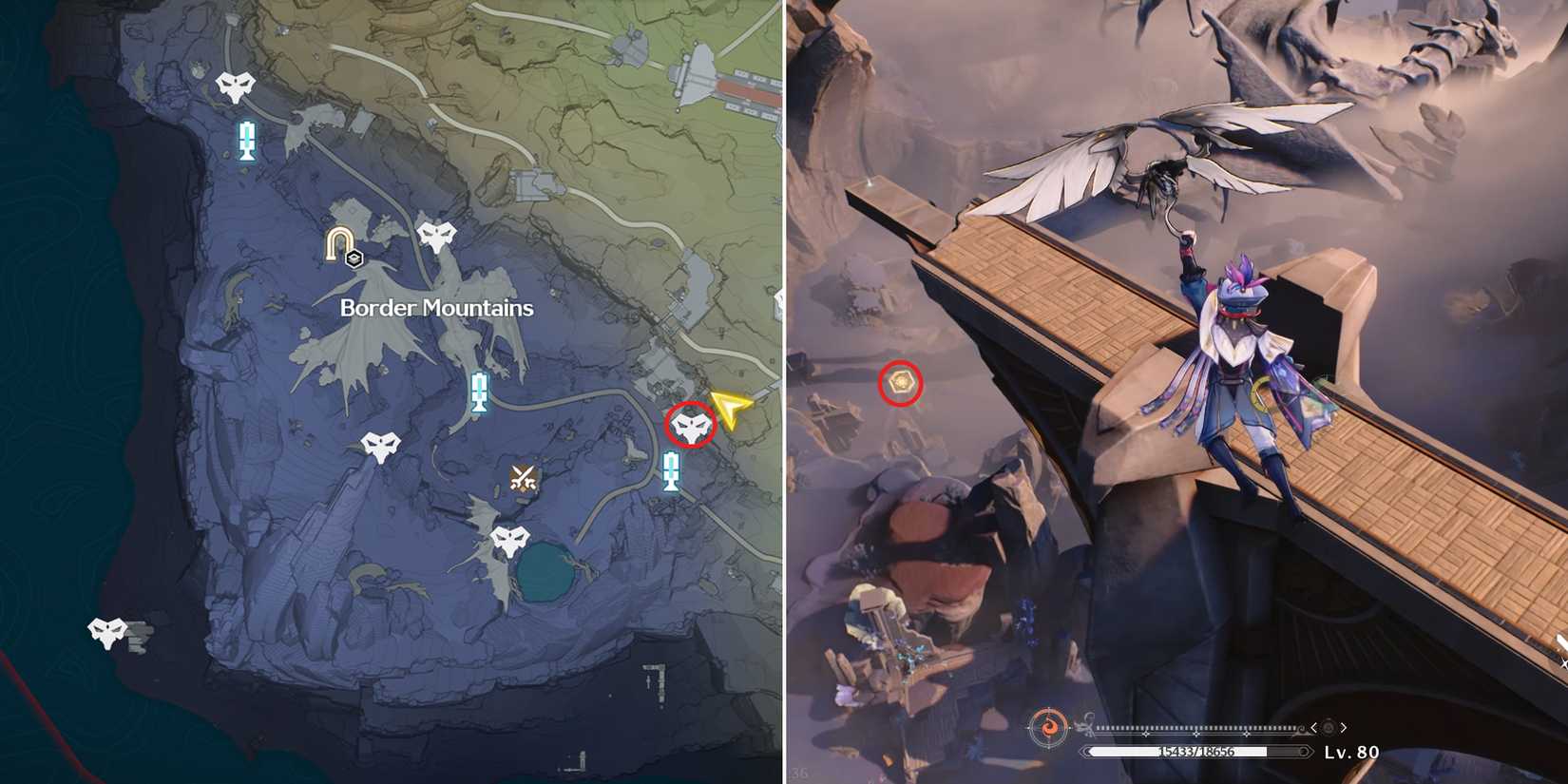Select the black hexagon marker beside the shelter
This screenshot has height=784, width=1568.
(354, 257)
